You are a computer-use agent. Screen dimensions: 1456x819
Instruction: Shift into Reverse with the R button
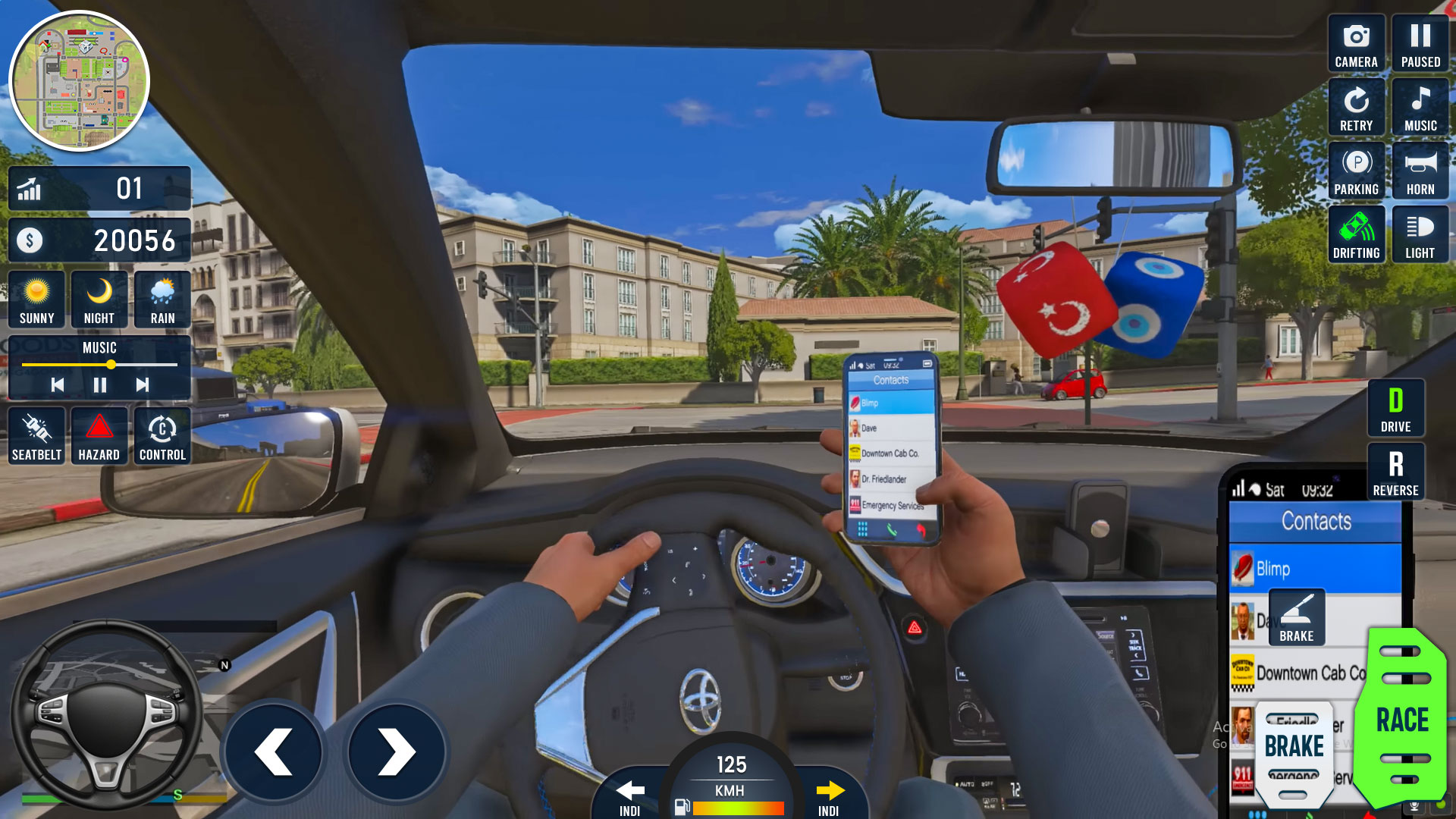1395,471
